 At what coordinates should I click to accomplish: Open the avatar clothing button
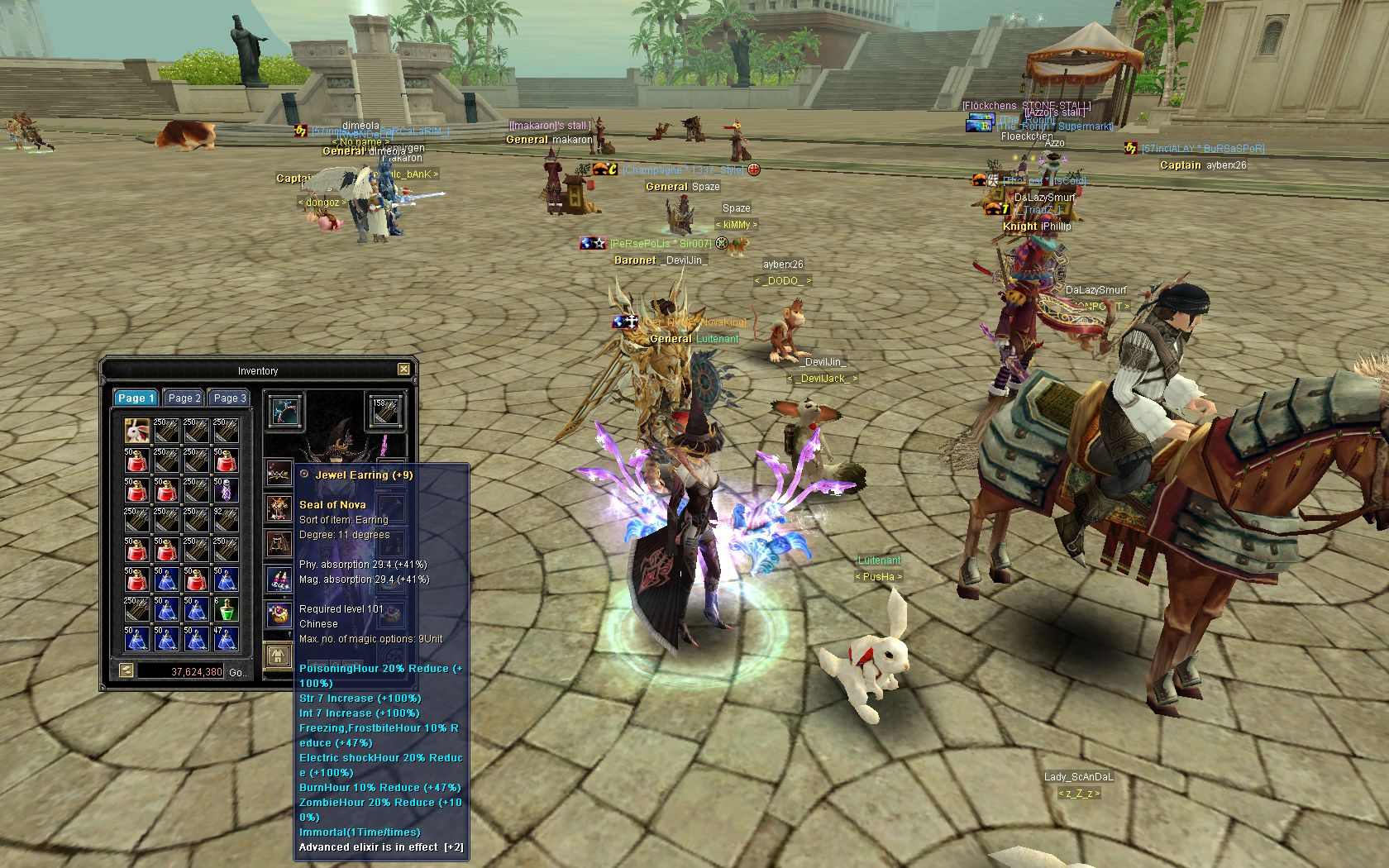point(278,656)
